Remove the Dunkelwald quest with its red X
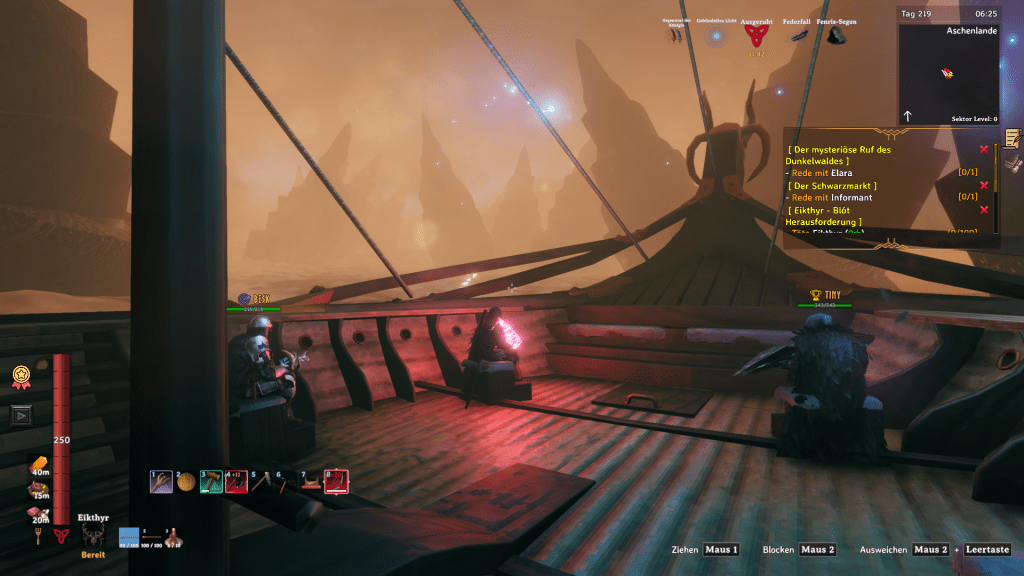The width and height of the screenshot is (1024, 576). click(984, 149)
